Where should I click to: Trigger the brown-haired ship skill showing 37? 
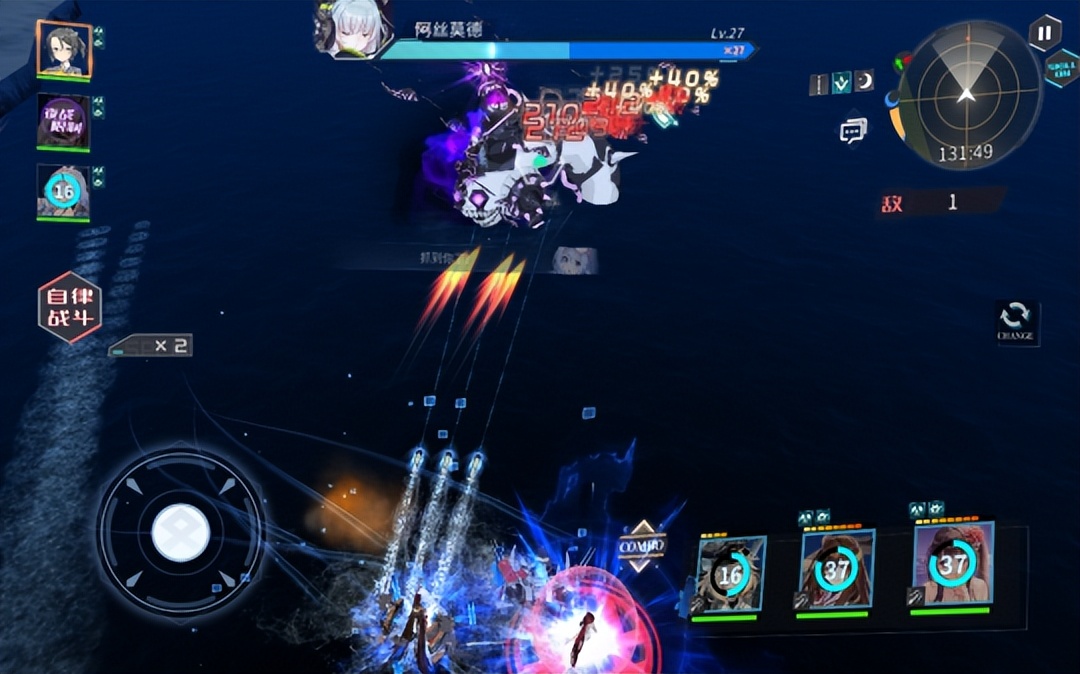point(836,569)
